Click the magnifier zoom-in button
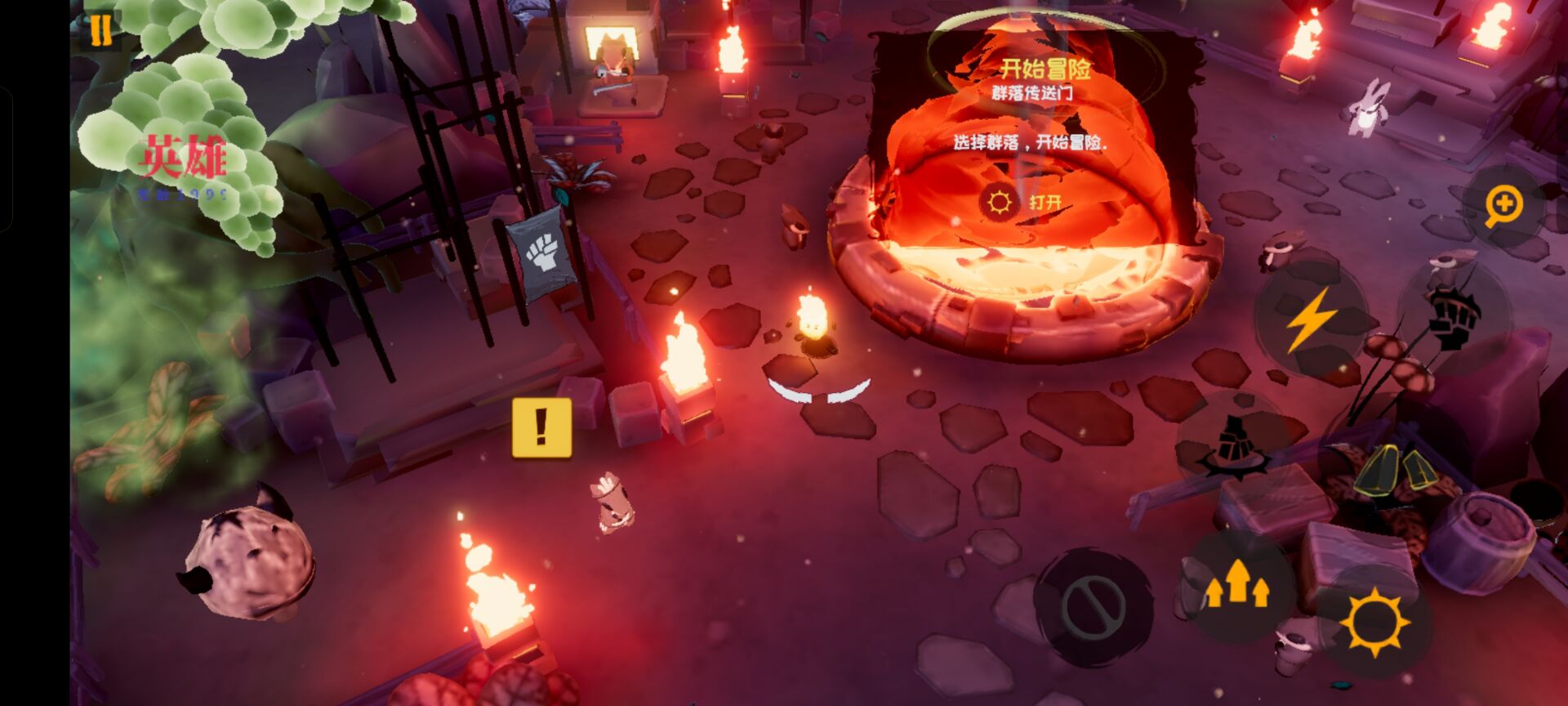 (1503, 207)
